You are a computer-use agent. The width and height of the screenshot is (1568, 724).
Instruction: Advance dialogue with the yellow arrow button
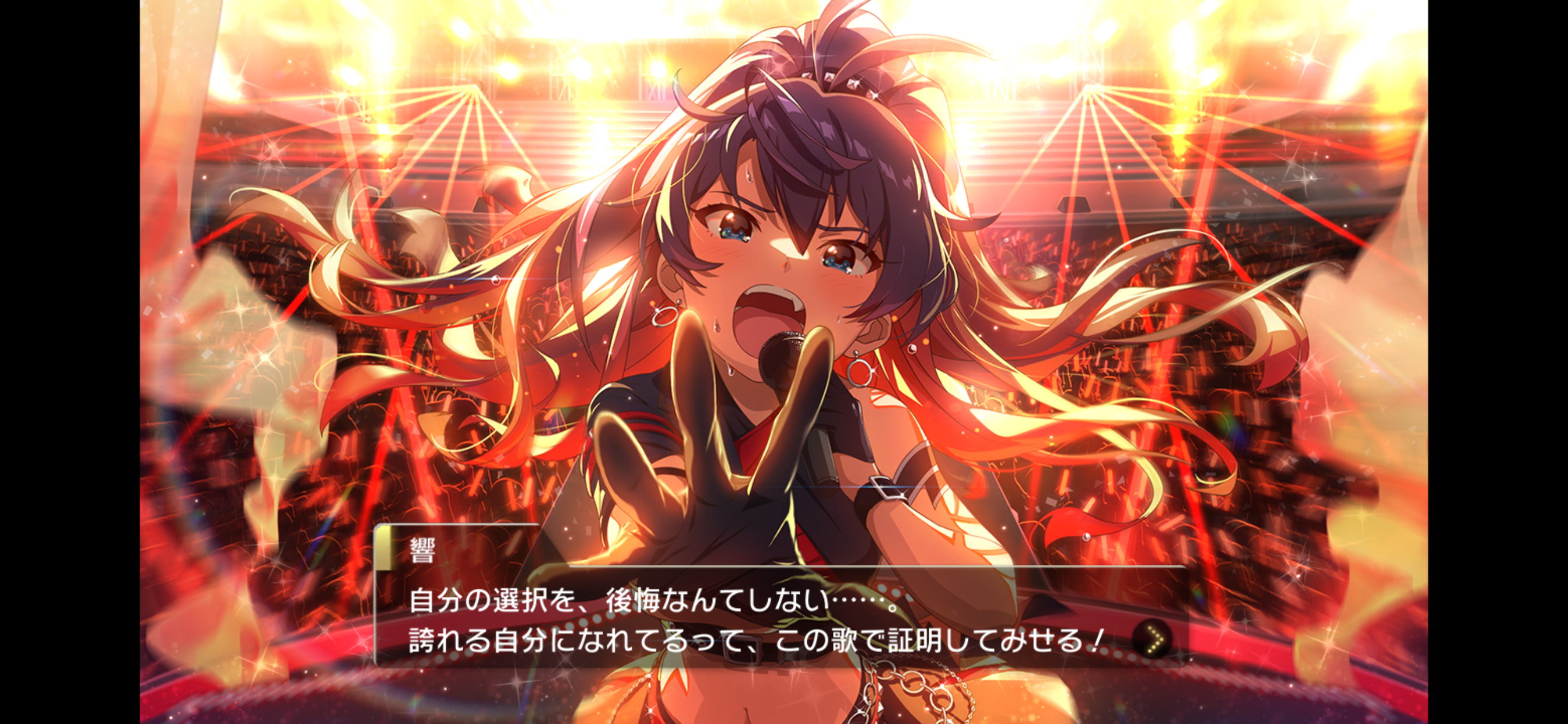pos(1153,639)
